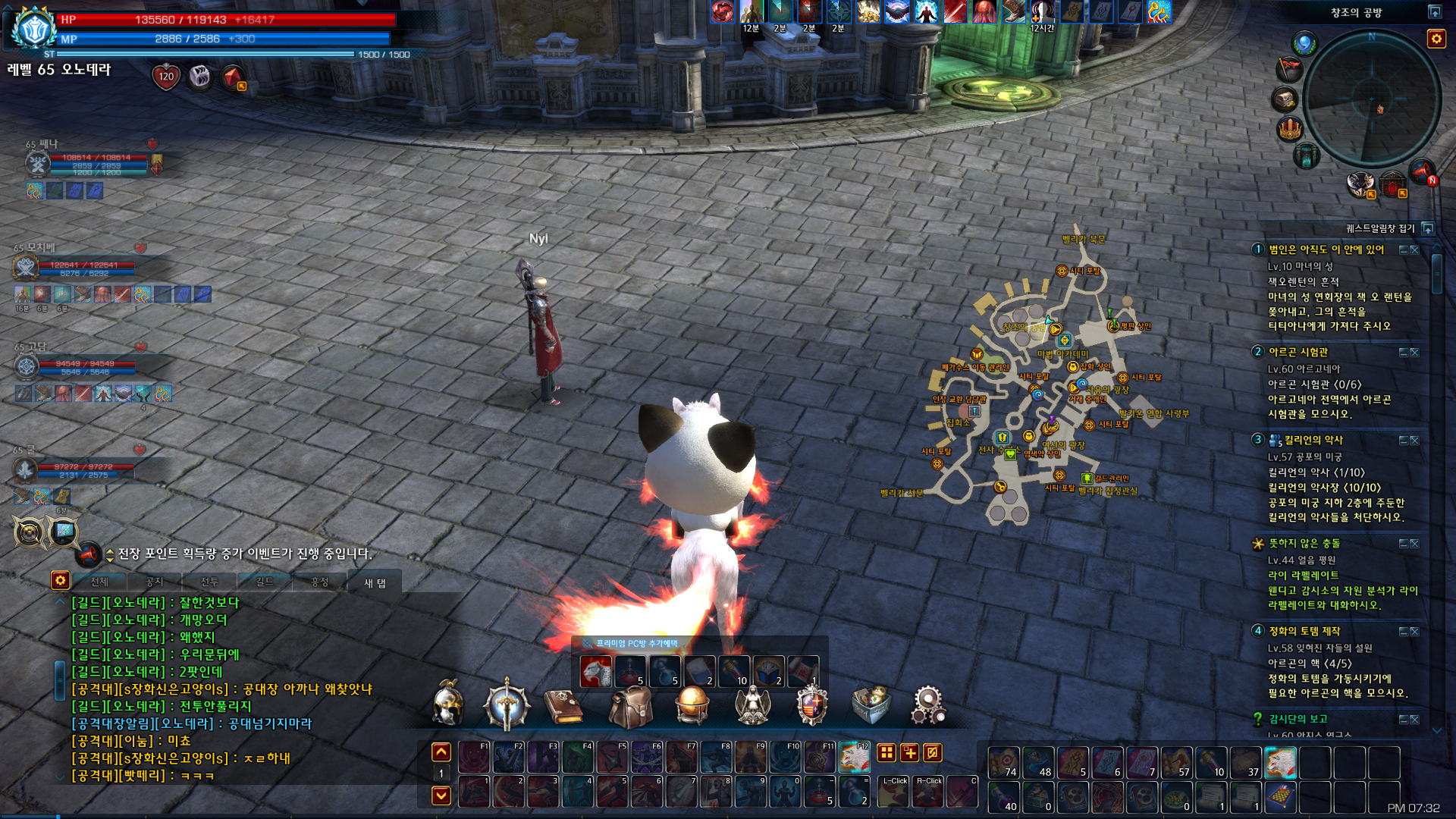Activate the white wolf mount skill on F12
Image resolution: width=1456 pixels, height=819 pixels.
click(x=854, y=757)
